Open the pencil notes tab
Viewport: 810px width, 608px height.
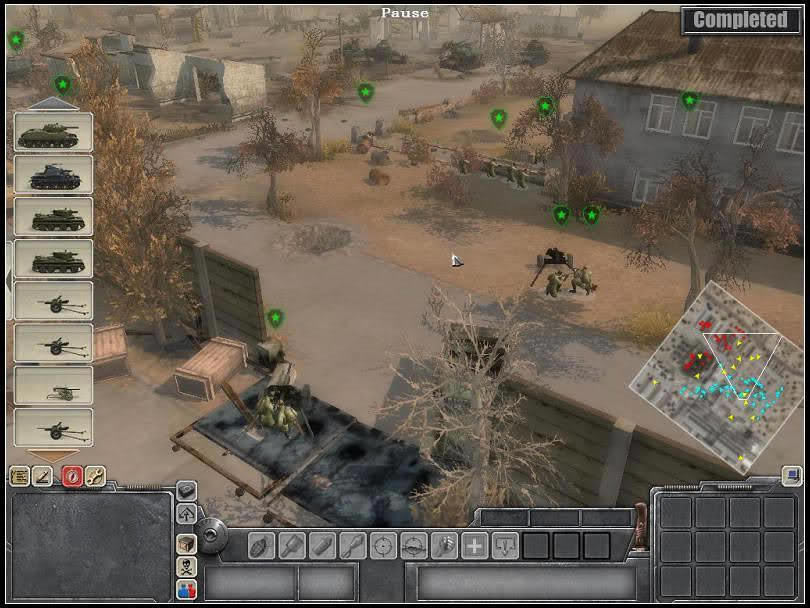pos(44,476)
